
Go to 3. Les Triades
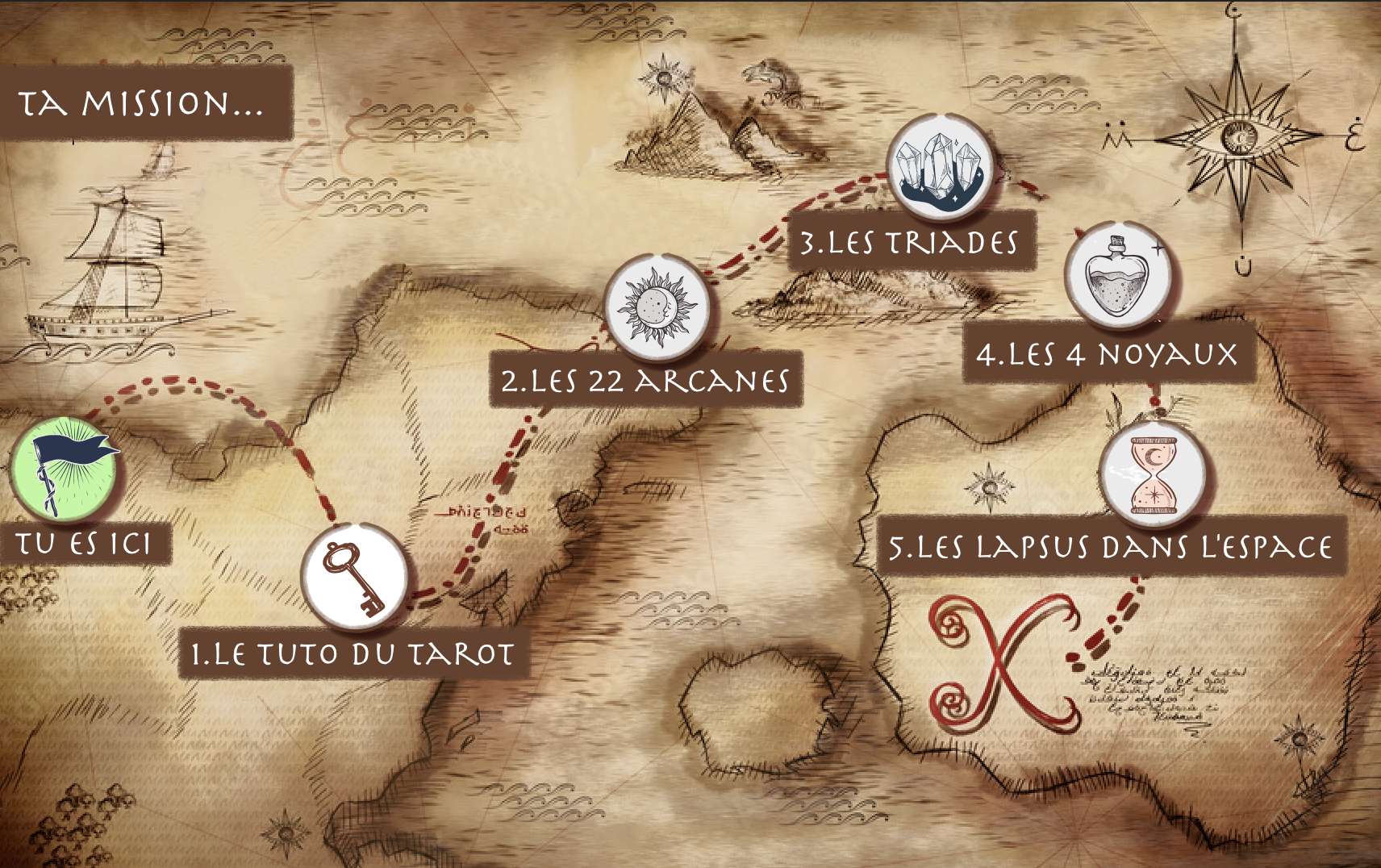pos(910,242)
